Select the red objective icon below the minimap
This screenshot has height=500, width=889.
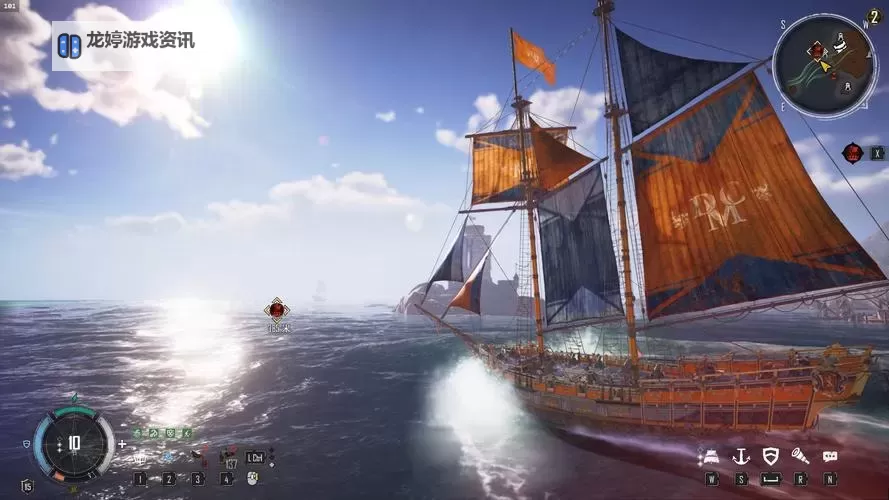click(852, 152)
